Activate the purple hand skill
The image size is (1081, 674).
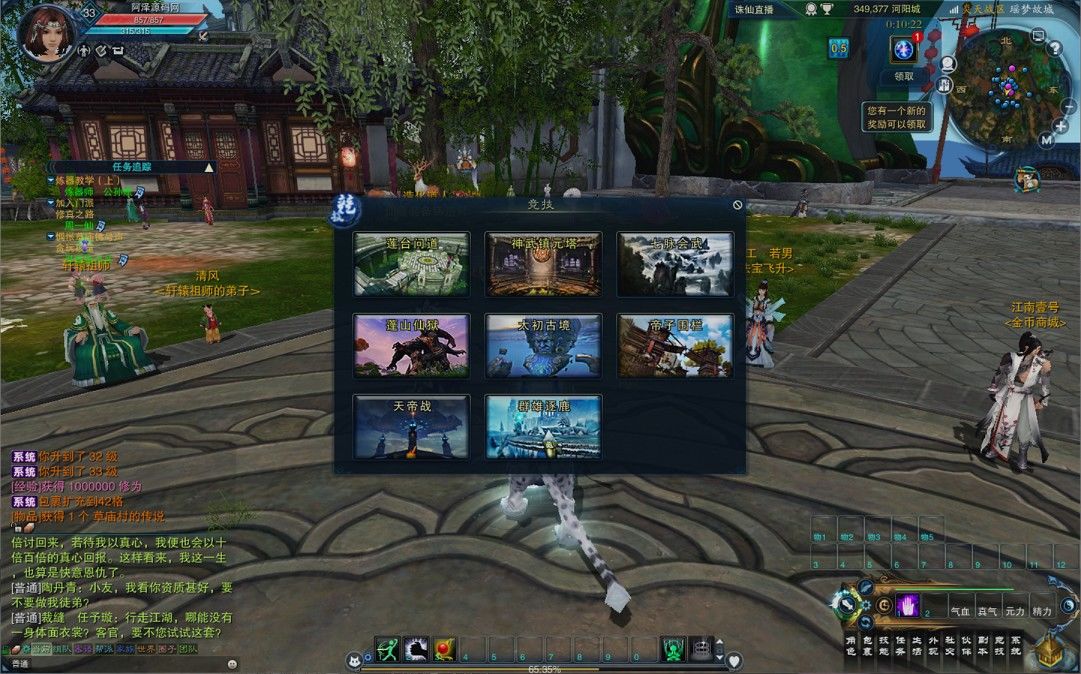tap(909, 605)
